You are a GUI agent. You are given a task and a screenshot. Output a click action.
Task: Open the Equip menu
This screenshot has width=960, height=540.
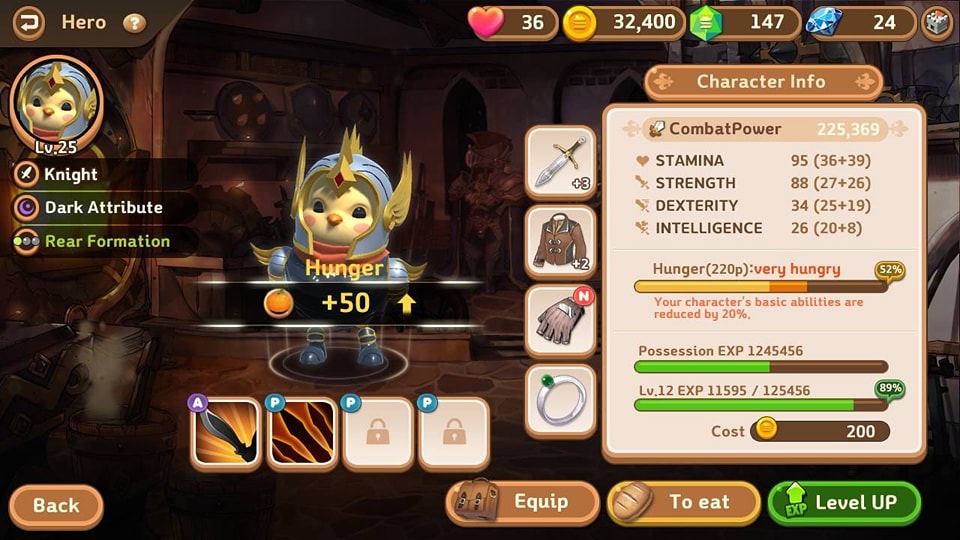[522, 502]
